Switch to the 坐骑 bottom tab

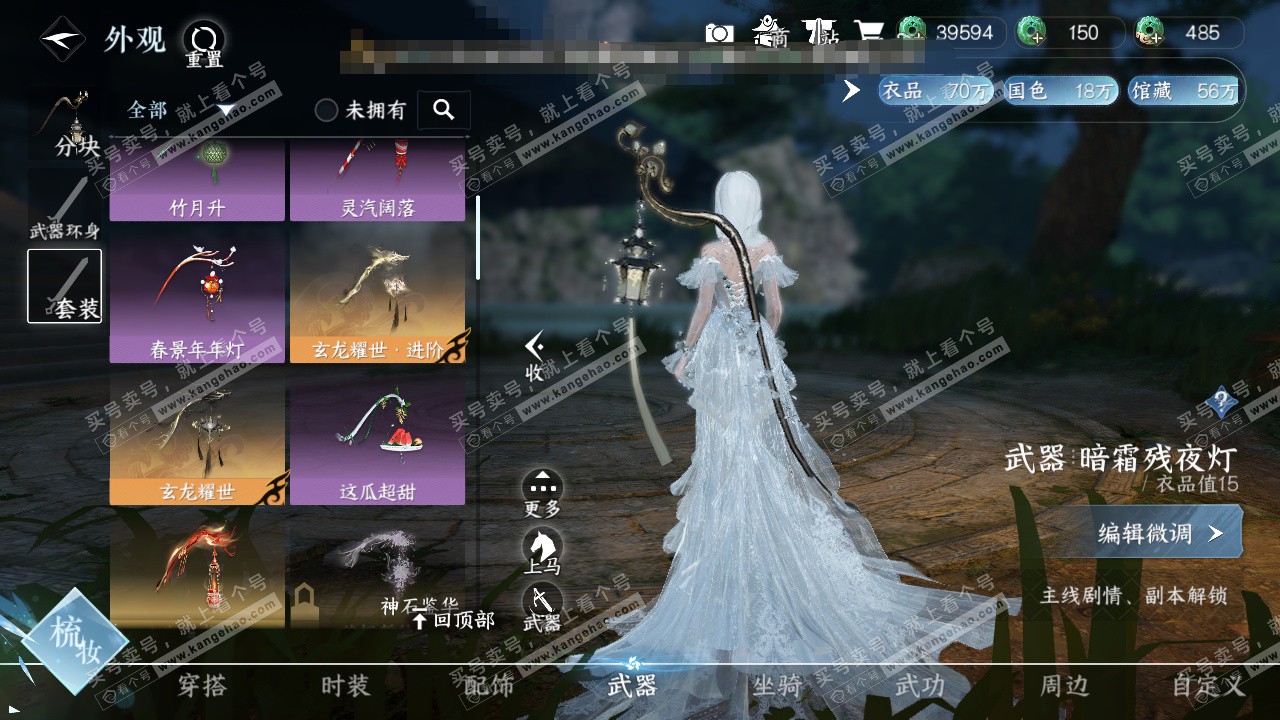pos(776,686)
